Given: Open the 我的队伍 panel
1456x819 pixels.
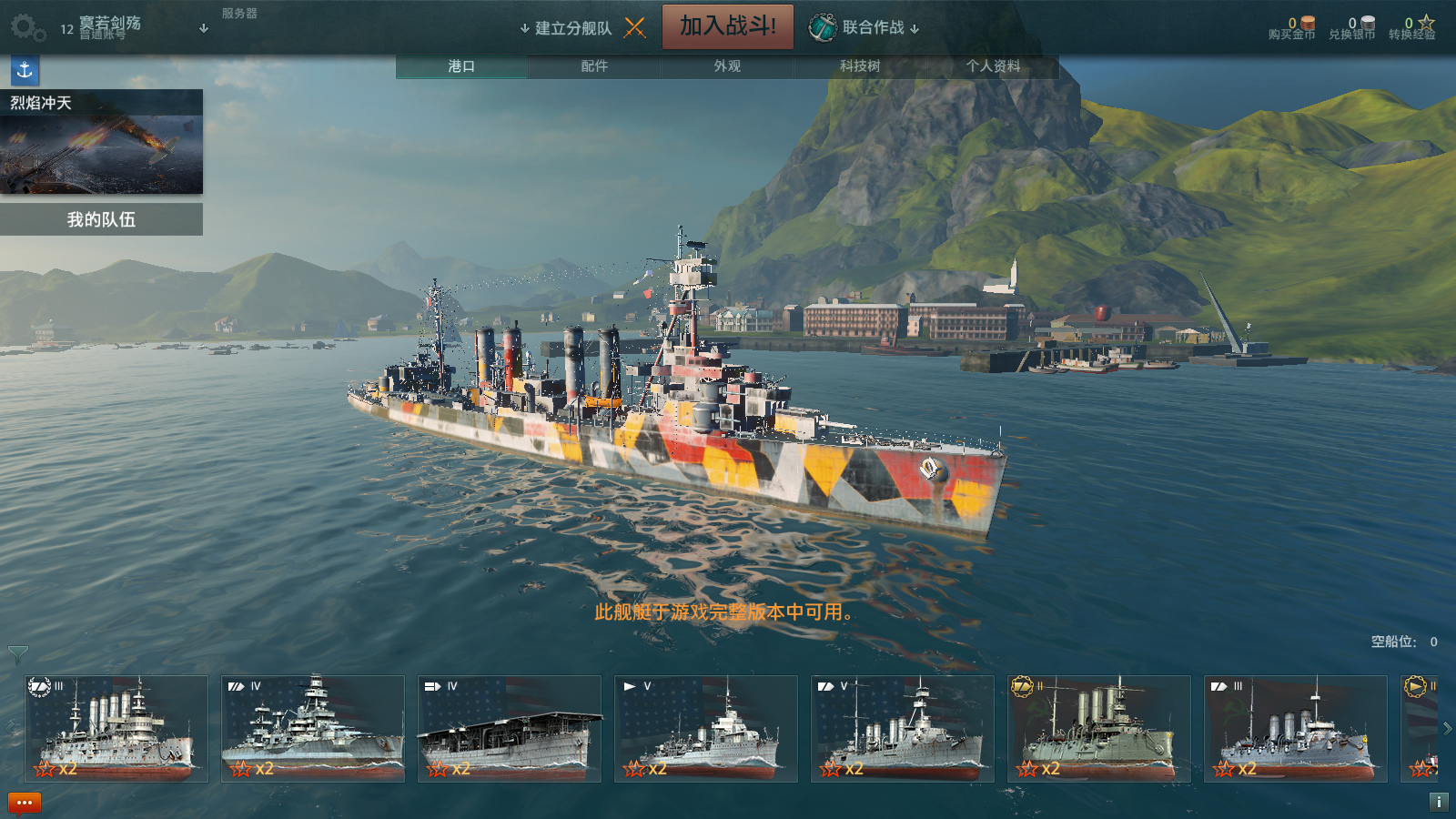Looking at the screenshot, I should coord(101,219).
